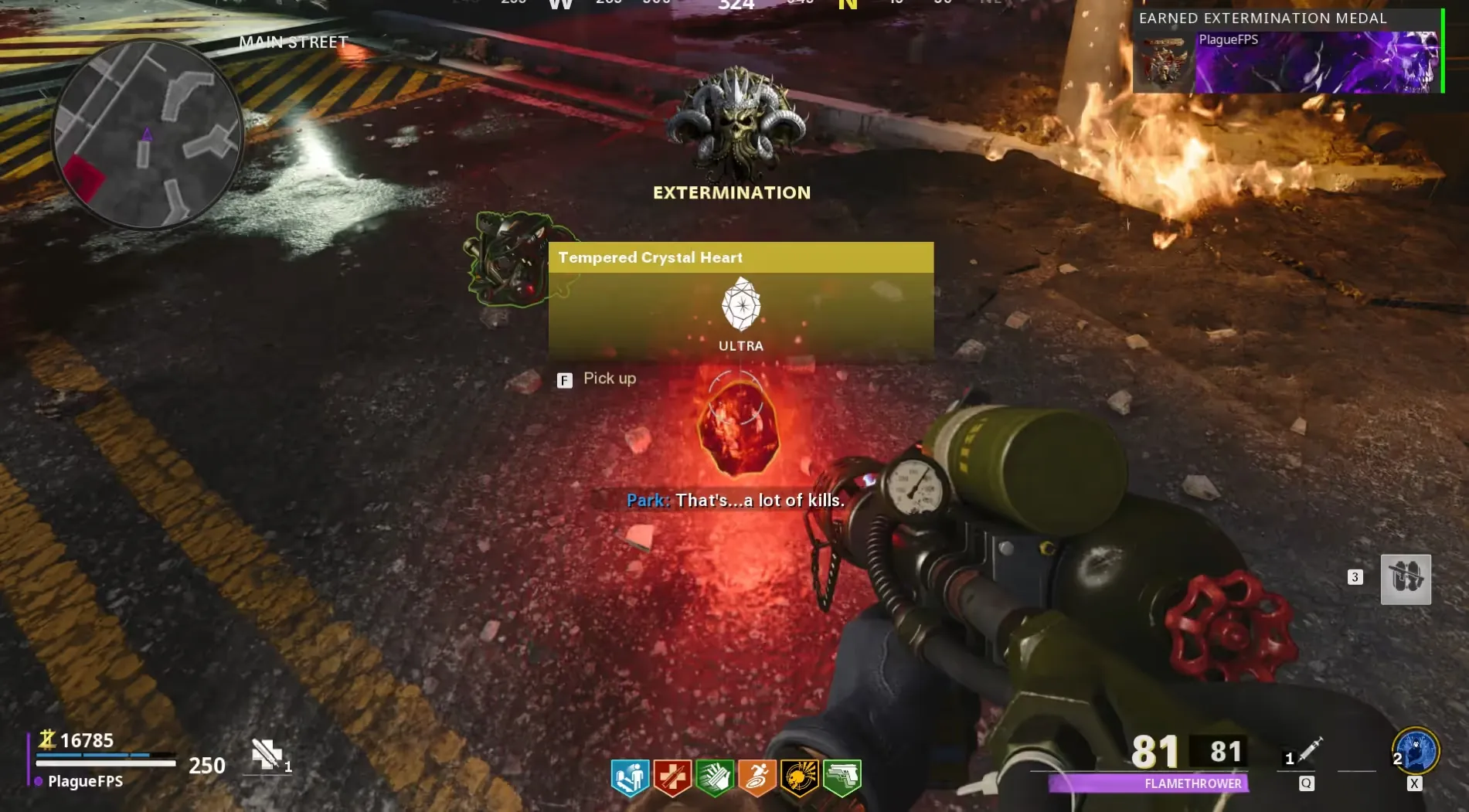Viewport: 1469px width, 812px height.
Task: Click the circular Main Street minimap
Action: 148,134
